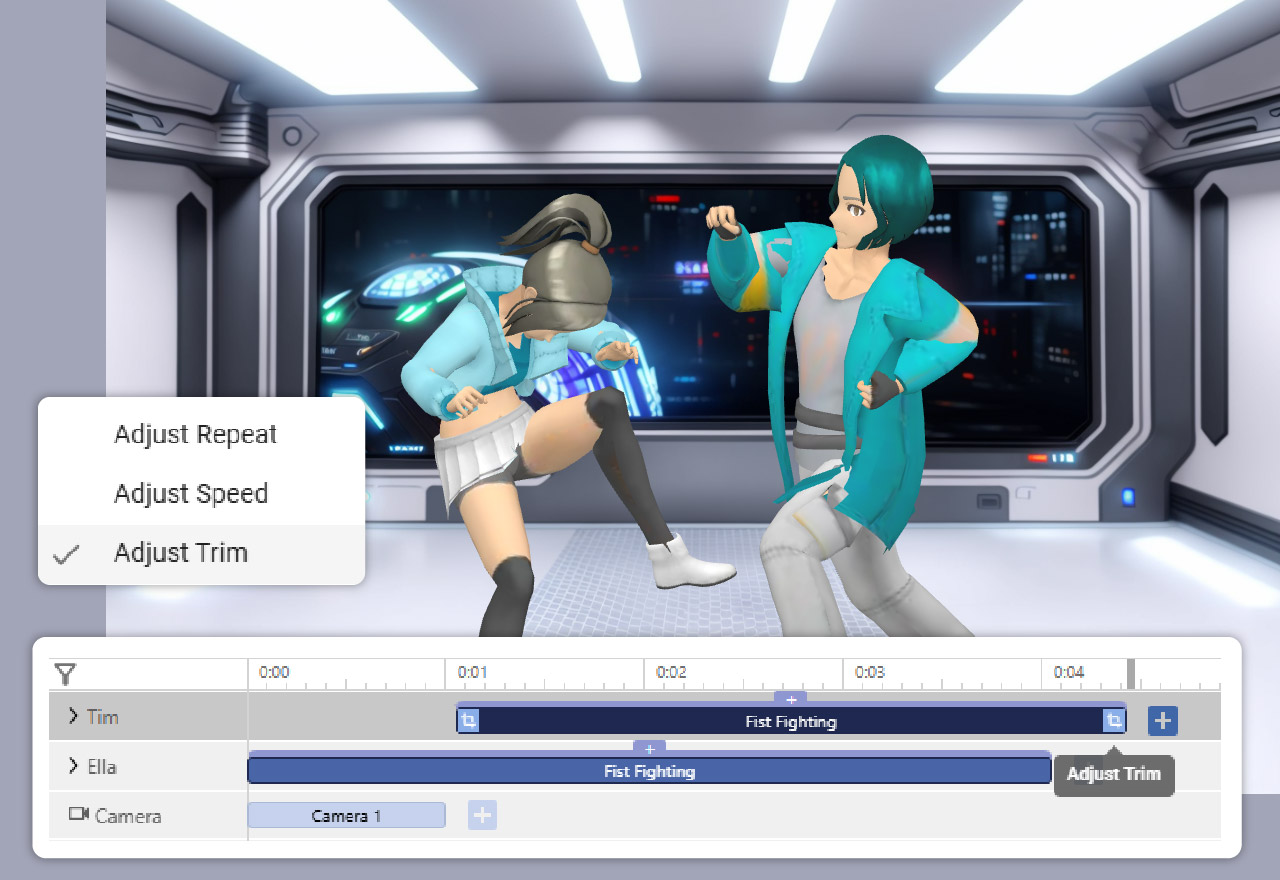Click the 0:02 mark on the timeline ruler
1280x880 pixels.
pyautogui.click(x=672, y=672)
